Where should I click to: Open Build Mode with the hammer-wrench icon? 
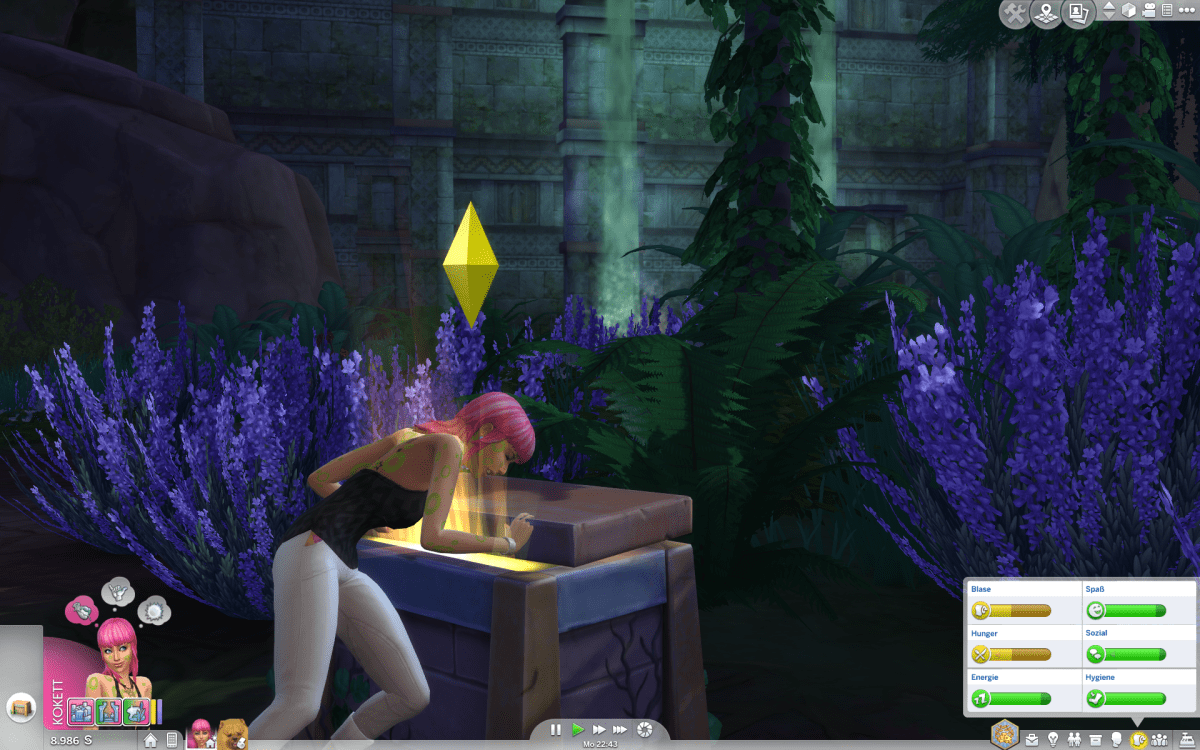point(1015,14)
